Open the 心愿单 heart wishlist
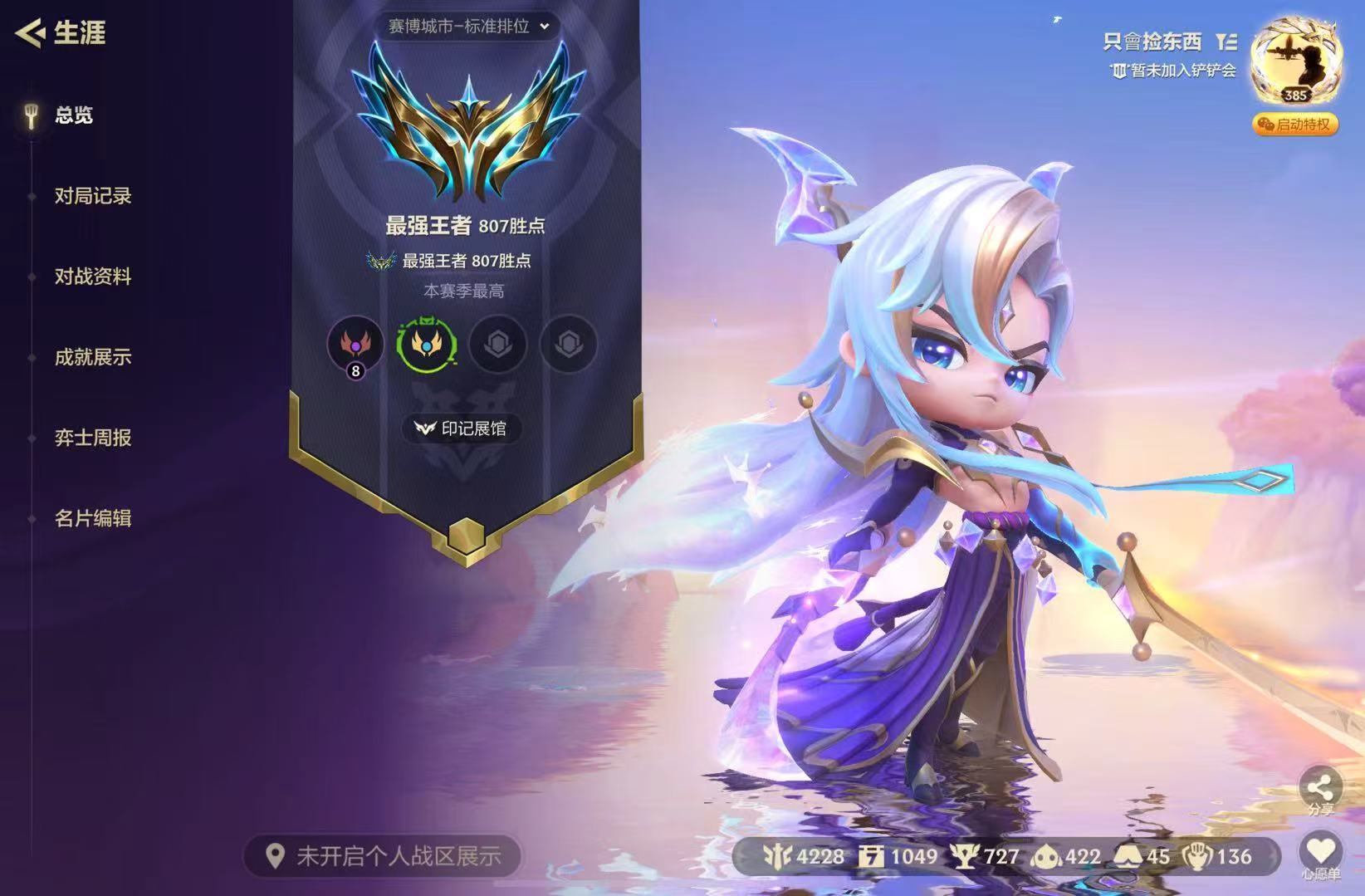 [1320, 854]
